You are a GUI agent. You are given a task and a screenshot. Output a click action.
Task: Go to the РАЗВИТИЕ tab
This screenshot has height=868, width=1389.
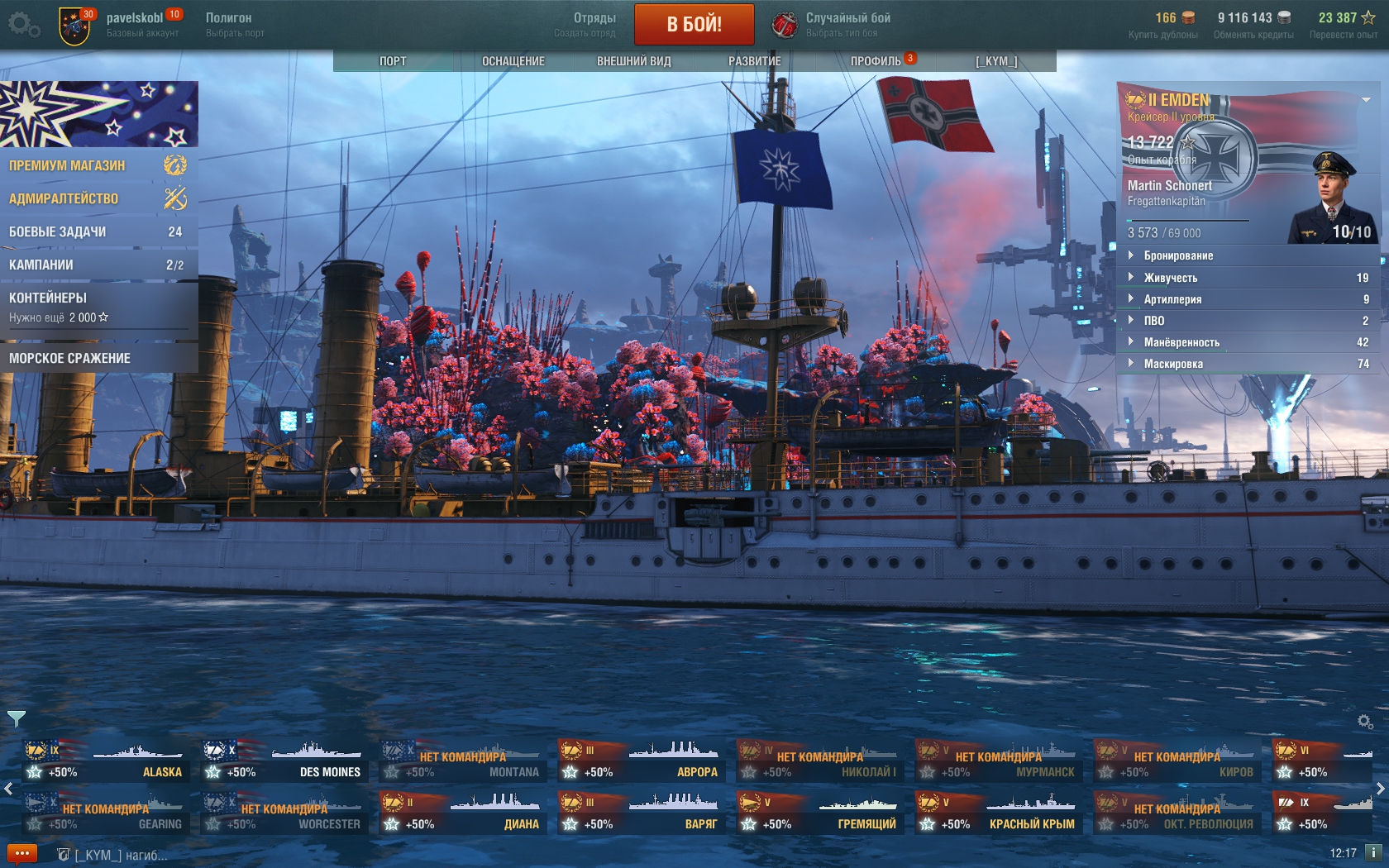(x=754, y=61)
